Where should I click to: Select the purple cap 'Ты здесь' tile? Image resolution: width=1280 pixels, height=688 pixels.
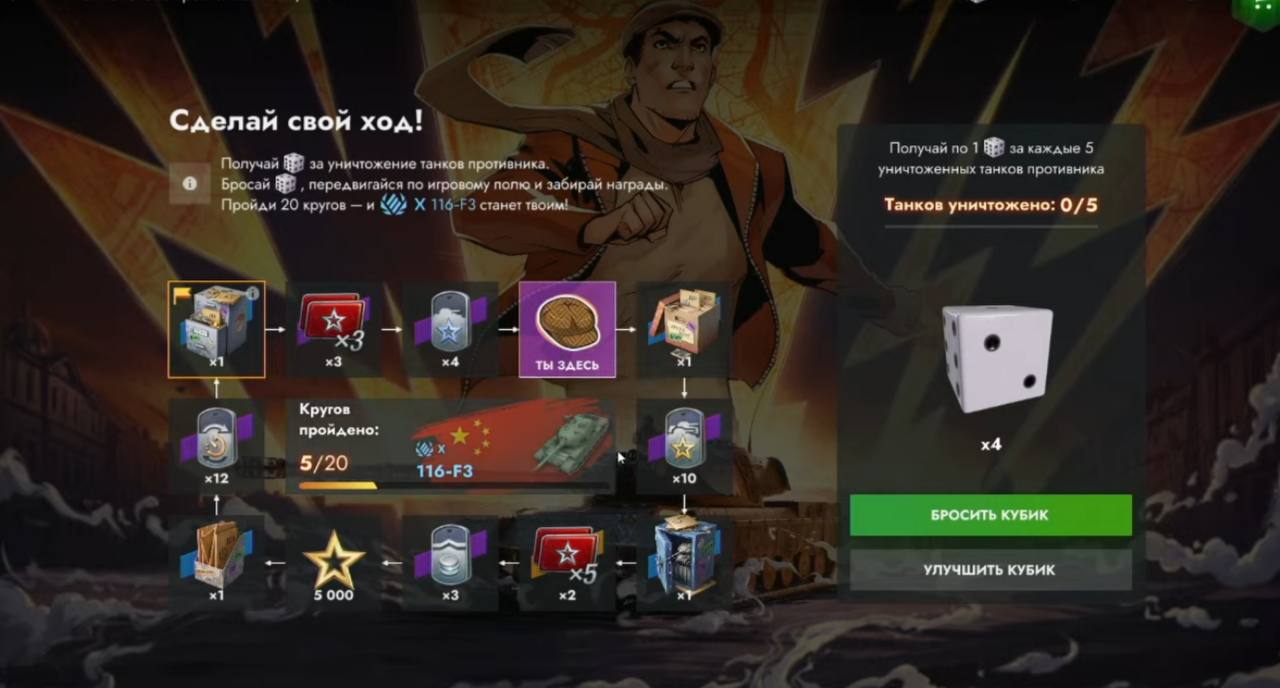pos(567,329)
